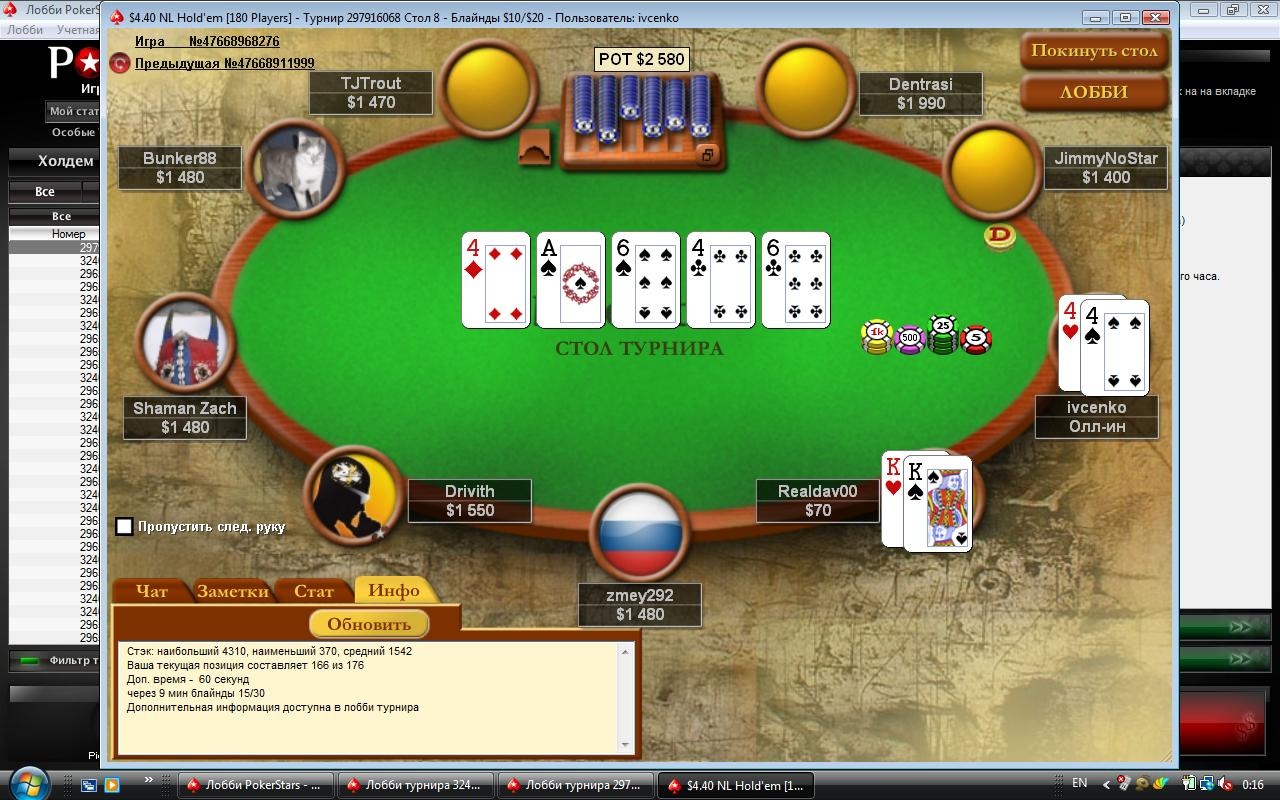This screenshot has width=1280, height=800.
Task: Click the small icon on the chip tray
Action: tap(707, 155)
